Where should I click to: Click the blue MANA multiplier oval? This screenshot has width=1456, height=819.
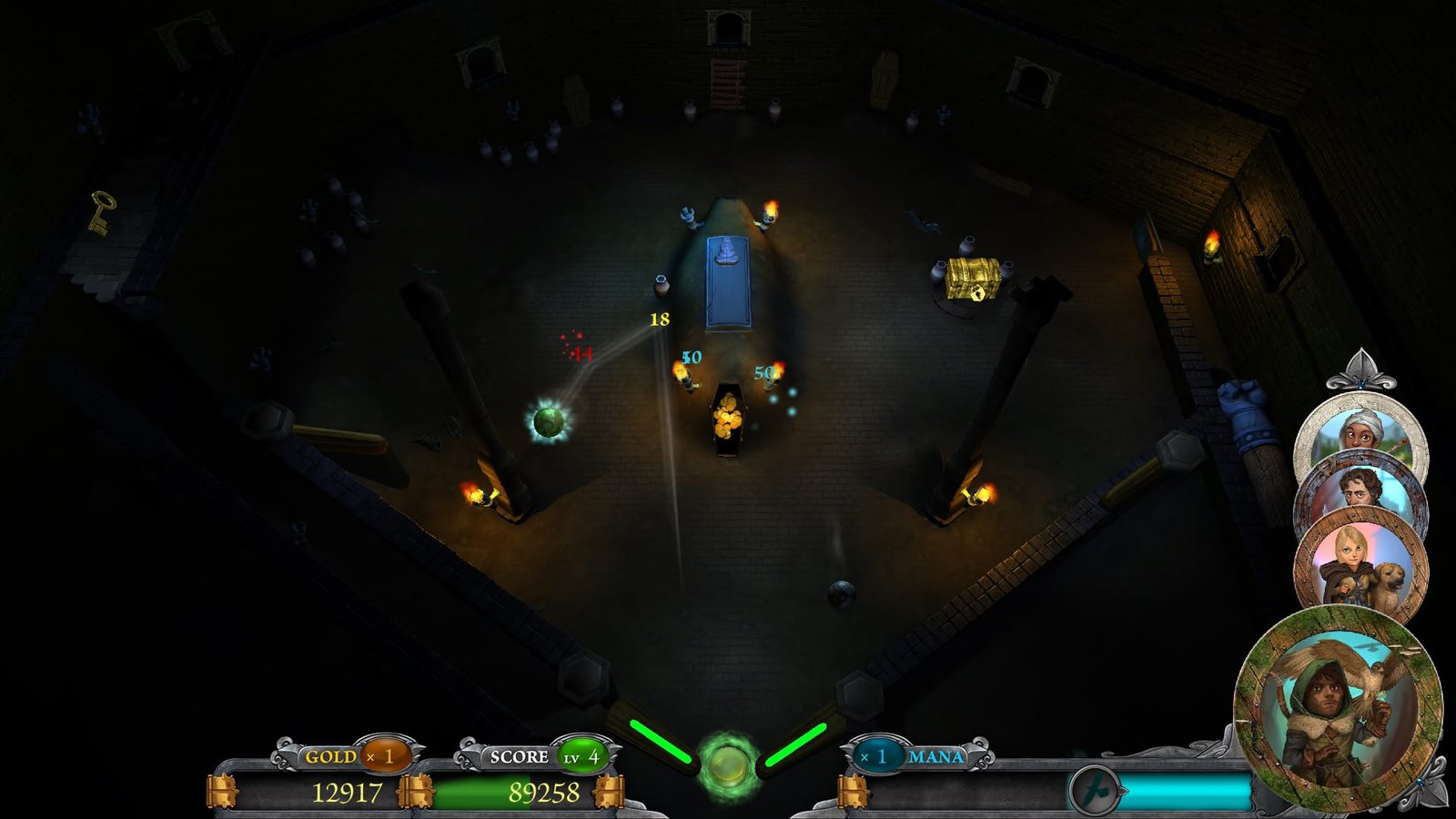click(x=876, y=755)
